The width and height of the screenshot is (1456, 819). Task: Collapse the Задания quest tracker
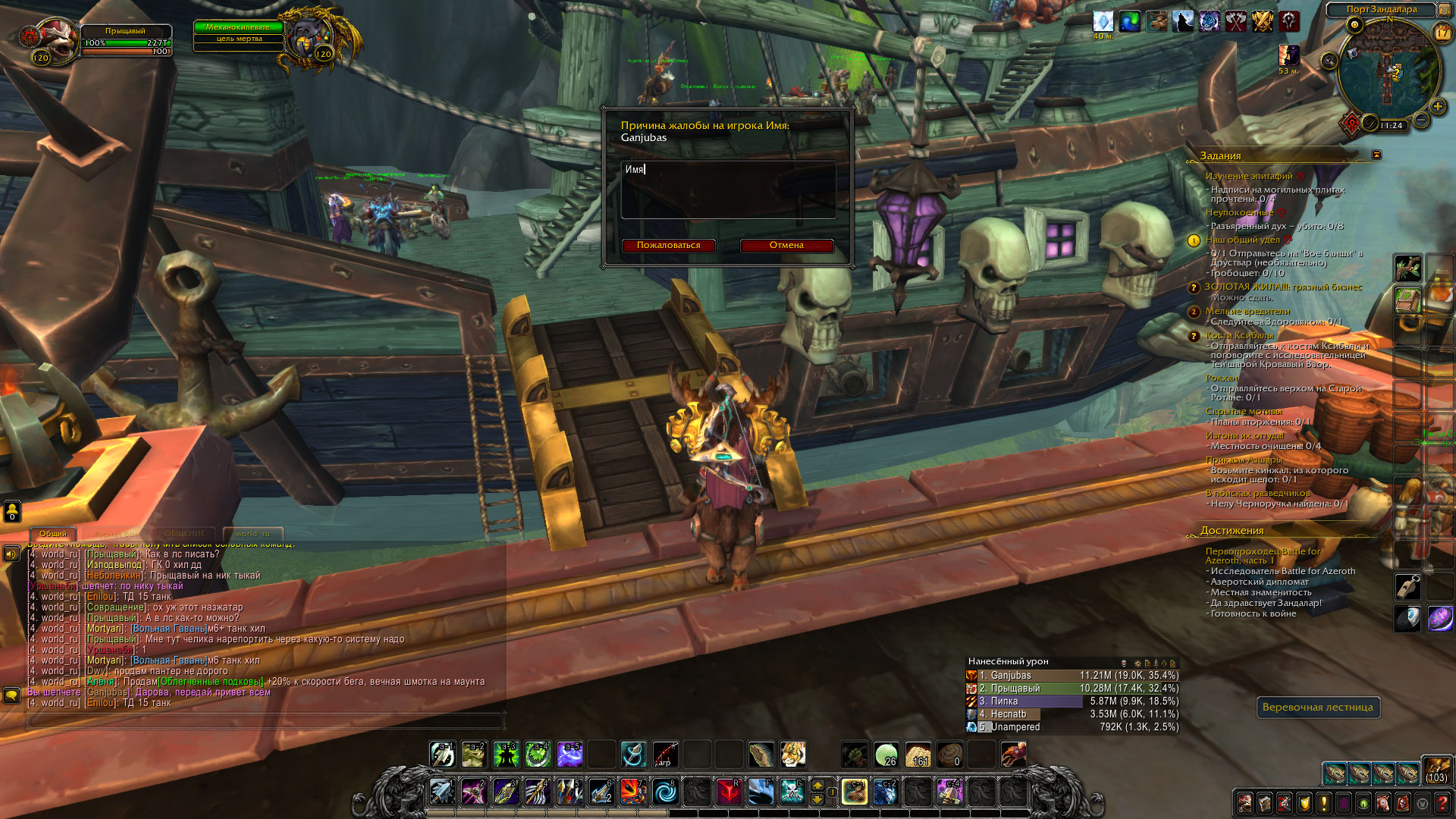click(x=1376, y=155)
